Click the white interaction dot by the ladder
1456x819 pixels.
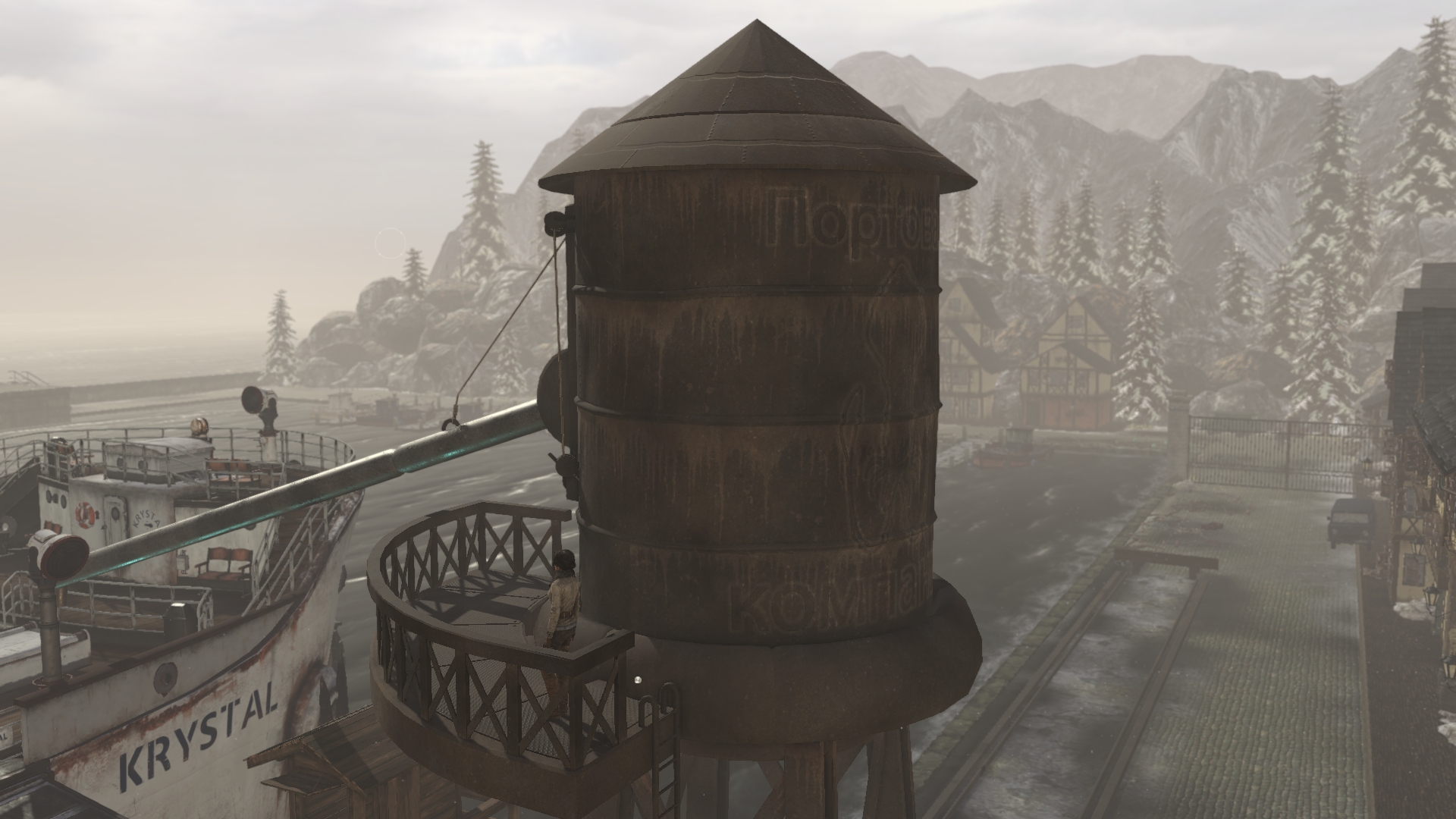(639, 679)
